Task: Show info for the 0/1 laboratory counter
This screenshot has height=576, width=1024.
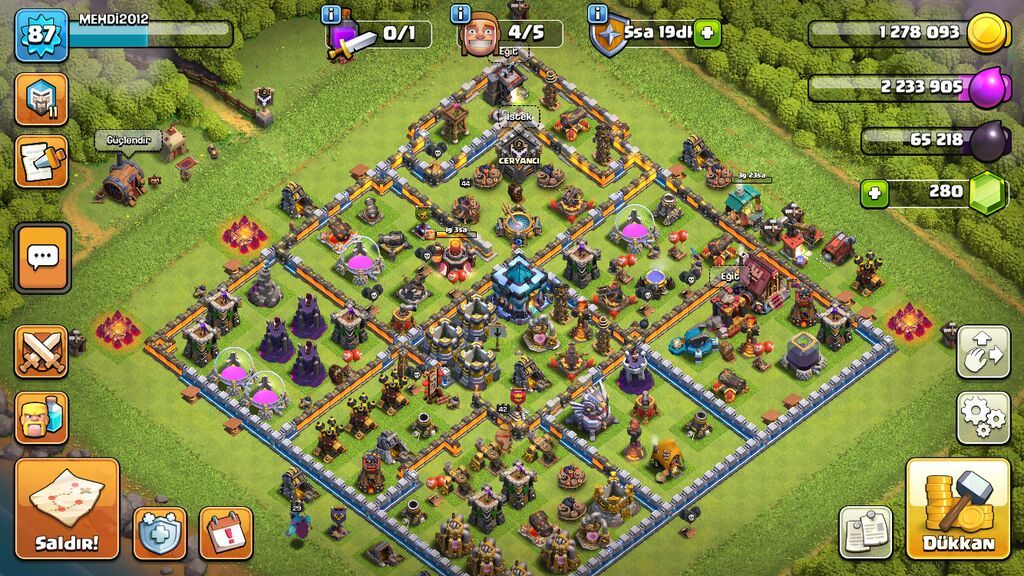Action: point(331,14)
